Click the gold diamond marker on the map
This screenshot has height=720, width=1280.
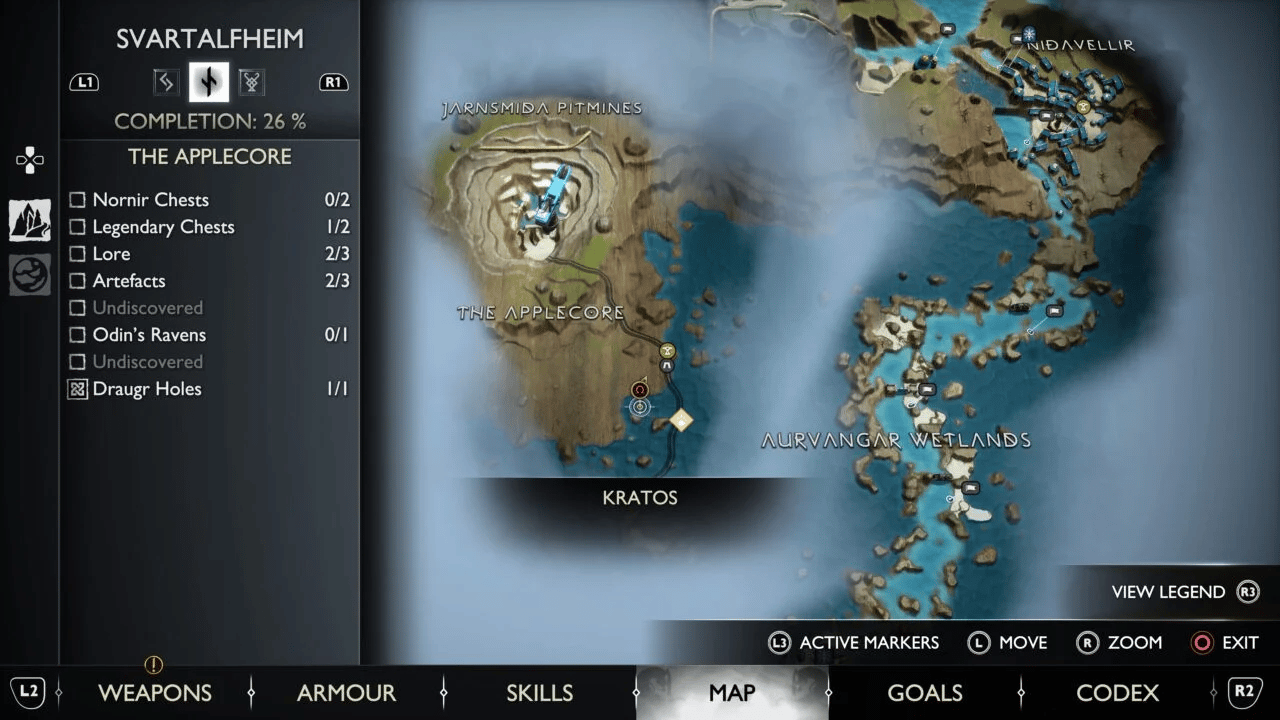(681, 420)
